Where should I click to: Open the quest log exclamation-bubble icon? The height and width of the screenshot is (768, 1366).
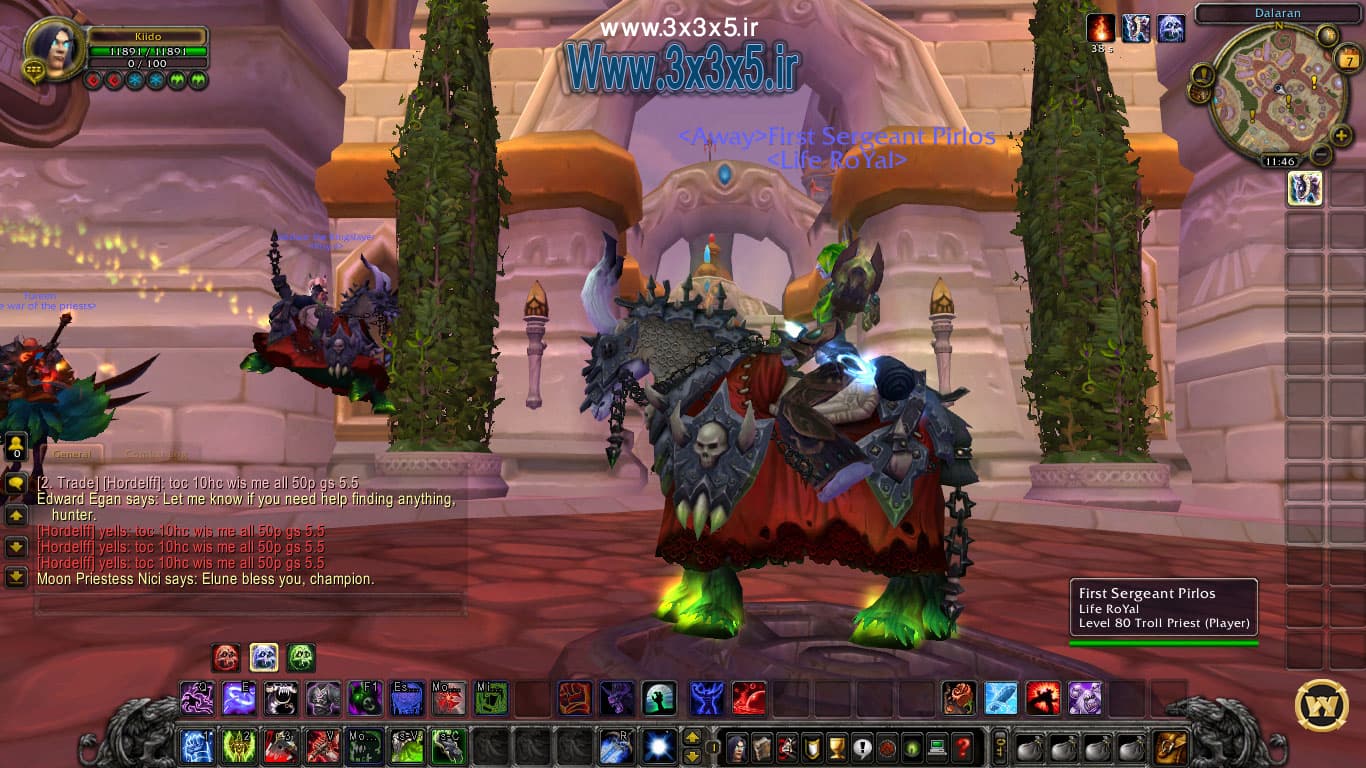click(x=863, y=748)
